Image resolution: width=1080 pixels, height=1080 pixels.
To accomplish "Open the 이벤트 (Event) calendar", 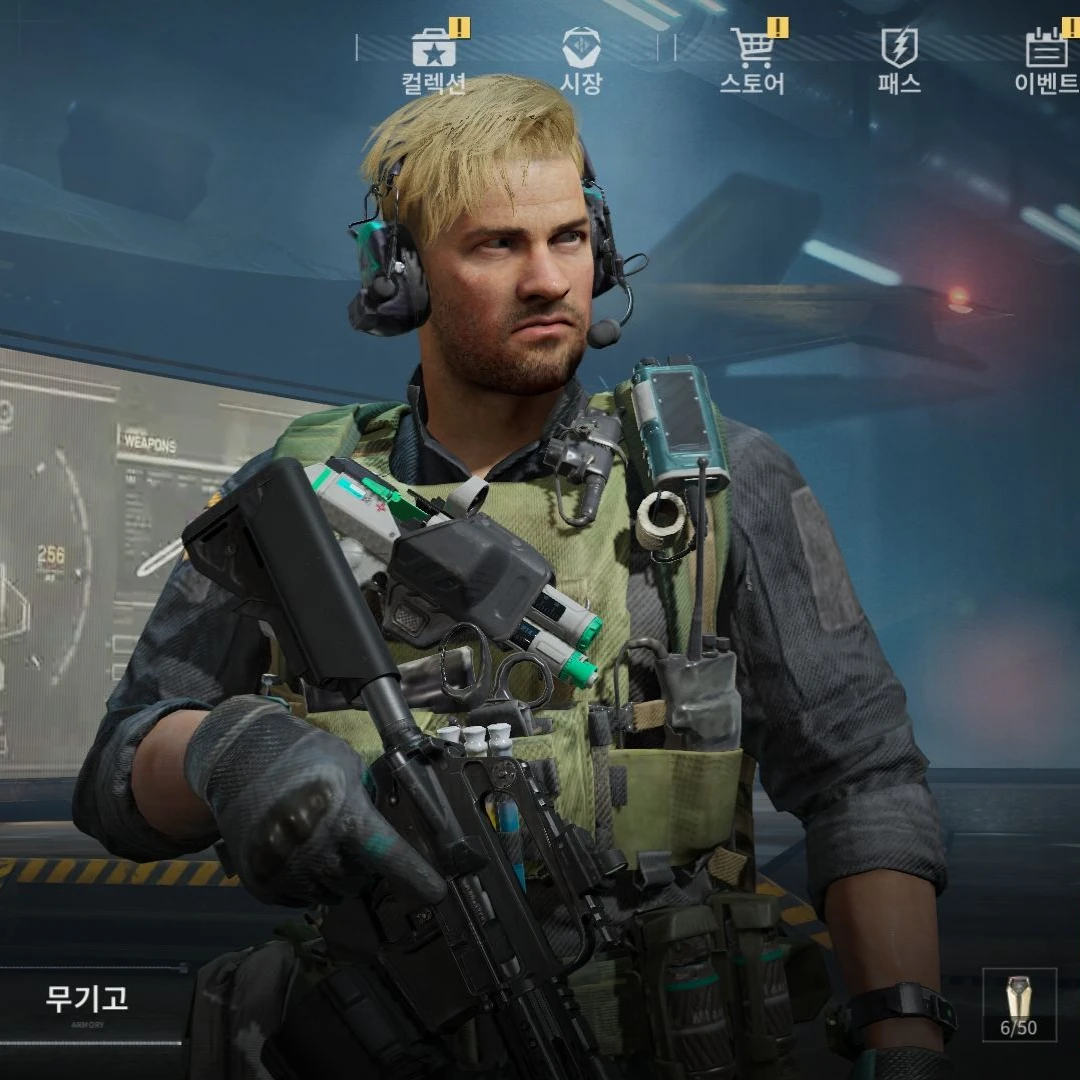I will tap(1046, 60).
